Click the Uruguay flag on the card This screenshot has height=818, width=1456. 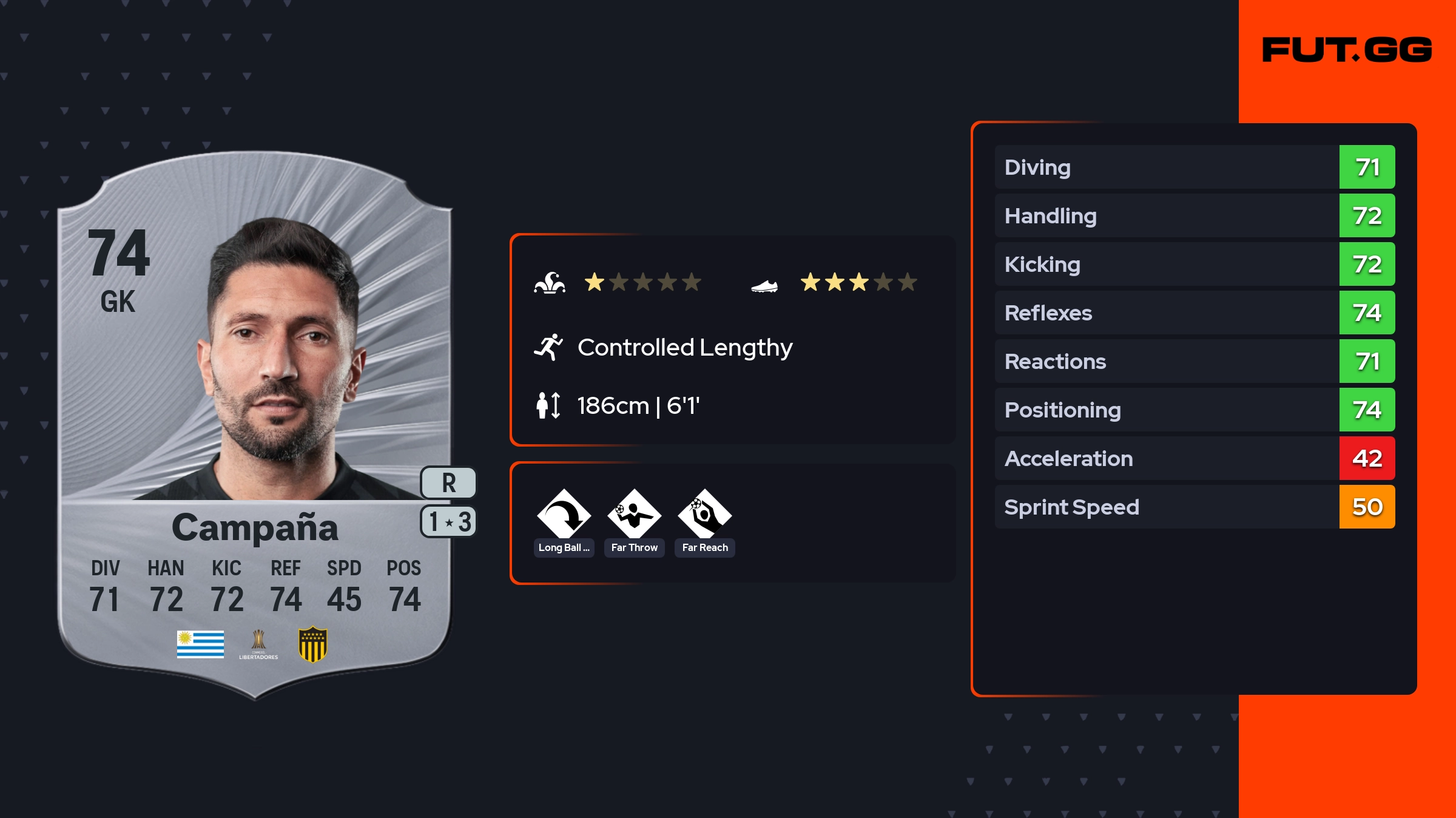[x=200, y=644]
